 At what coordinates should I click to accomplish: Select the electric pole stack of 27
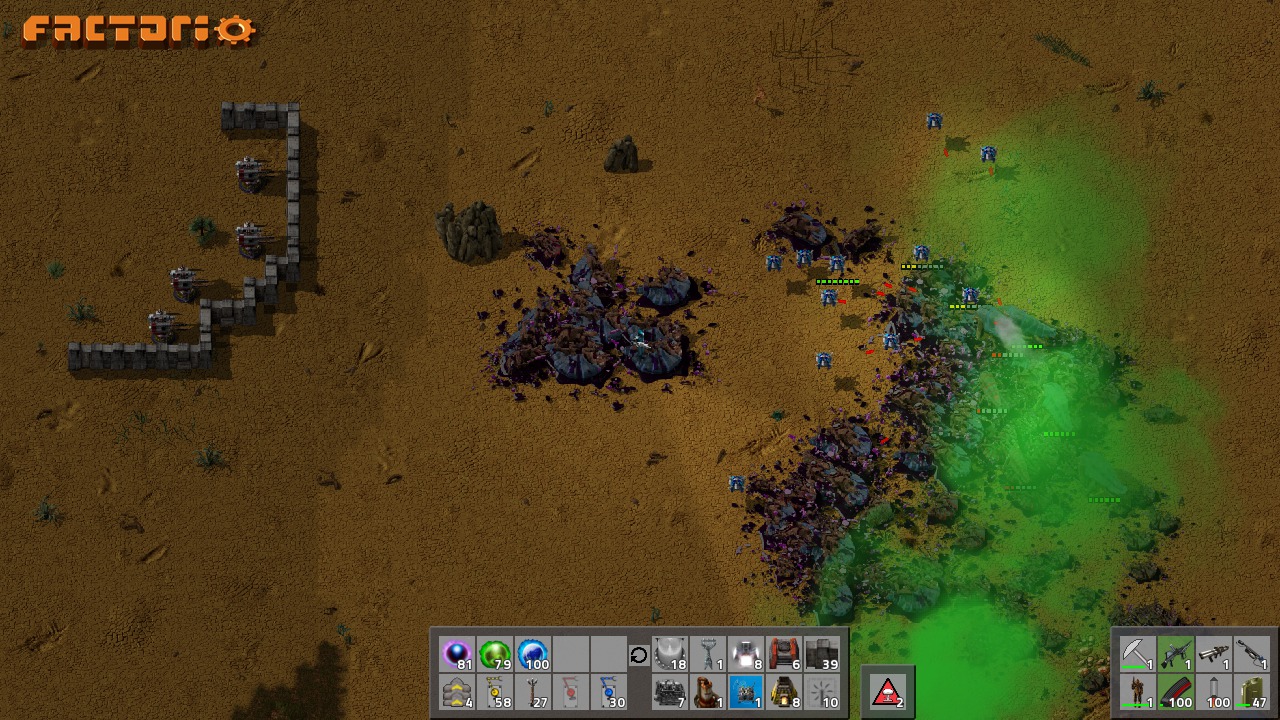click(533, 693)
